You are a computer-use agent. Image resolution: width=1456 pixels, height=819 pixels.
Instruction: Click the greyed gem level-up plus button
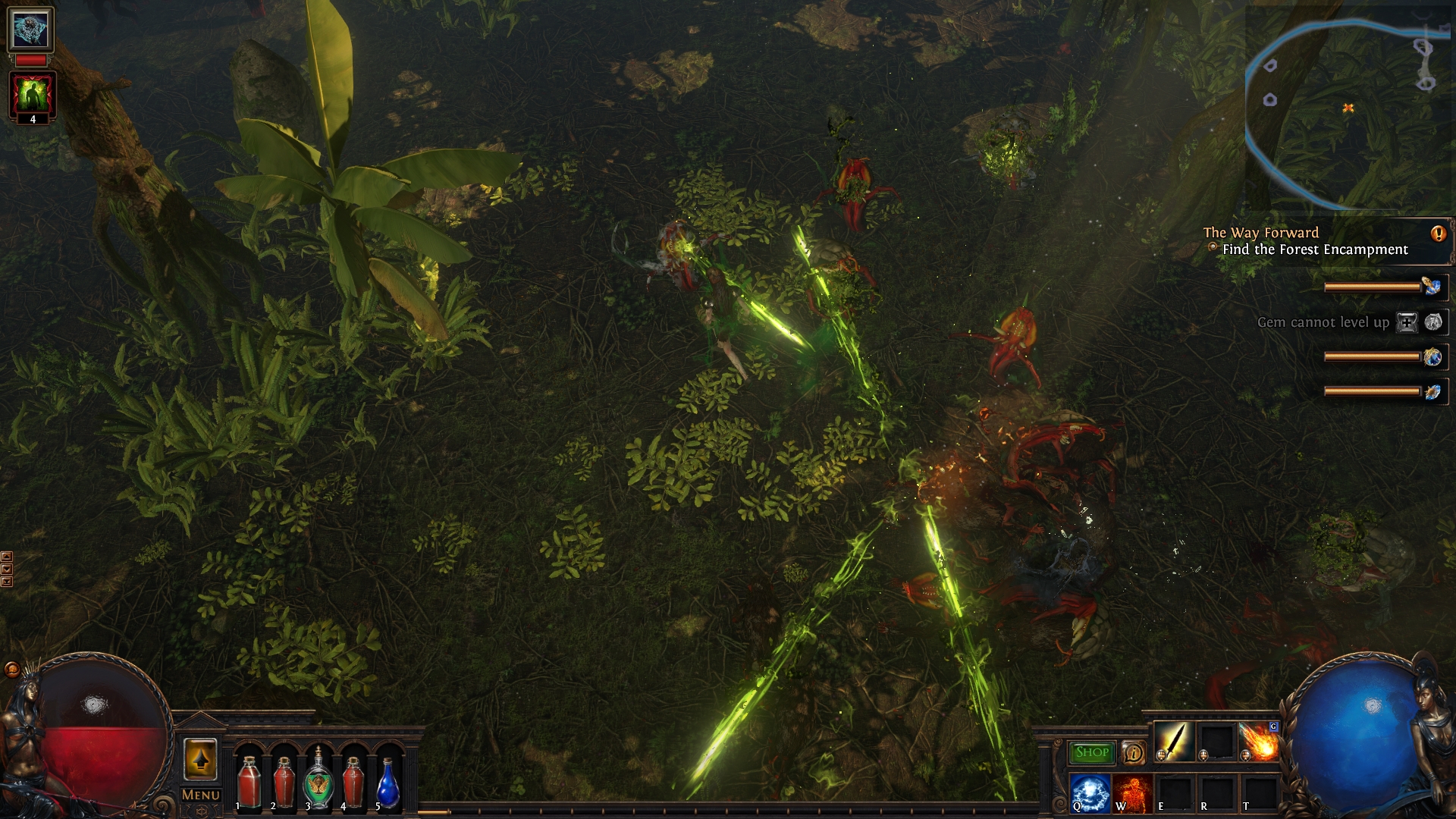1407,322
